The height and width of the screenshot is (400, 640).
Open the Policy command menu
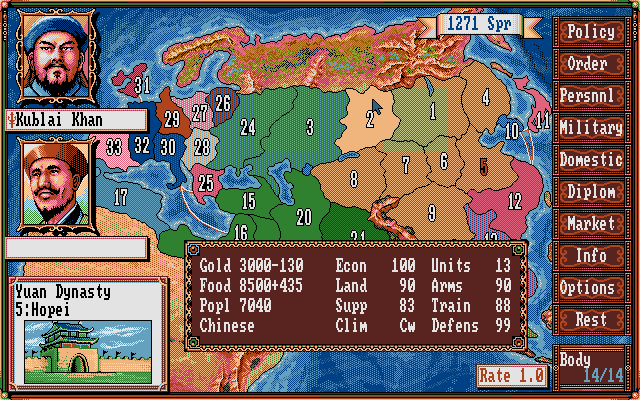click(590, 32)
